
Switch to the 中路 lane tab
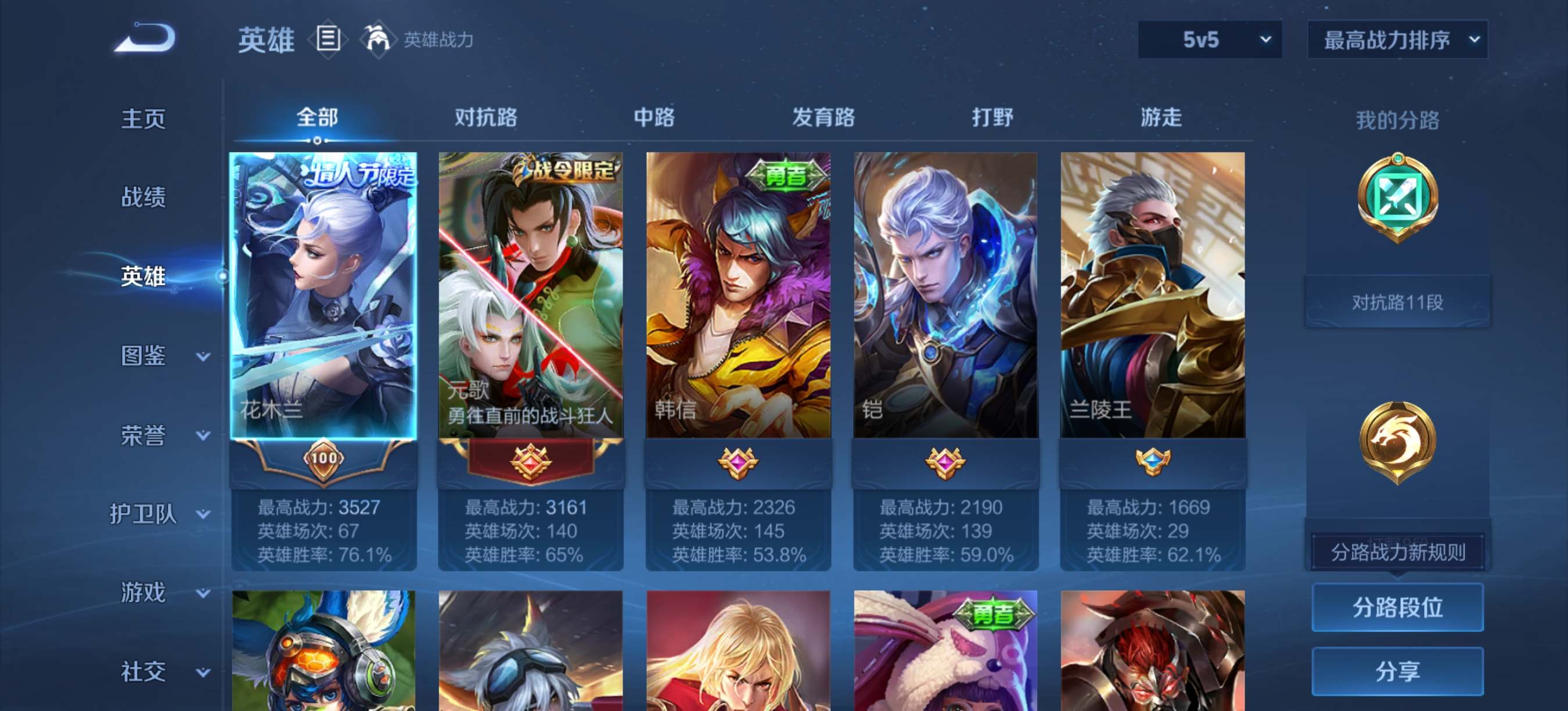(654, 117)
